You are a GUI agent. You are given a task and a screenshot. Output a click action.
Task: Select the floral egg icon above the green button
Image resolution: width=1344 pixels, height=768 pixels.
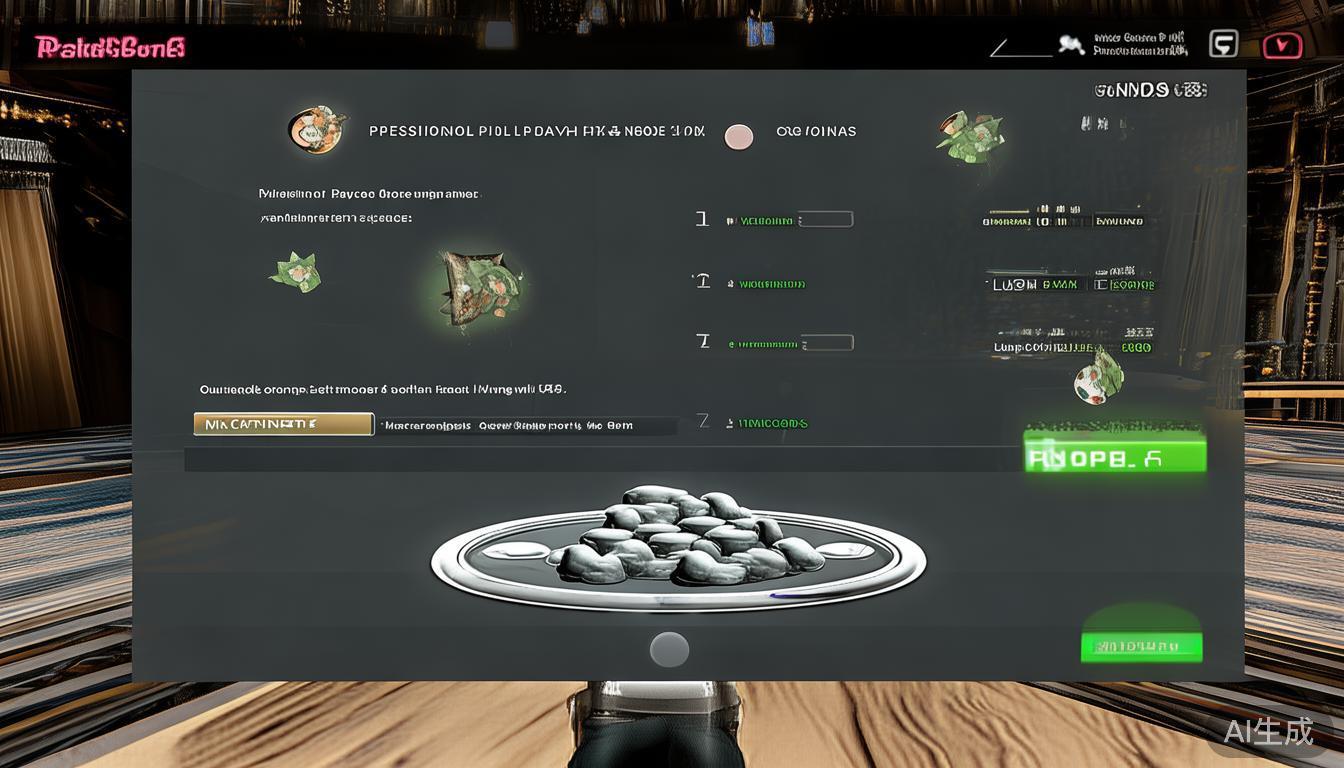click(1098, 378)
